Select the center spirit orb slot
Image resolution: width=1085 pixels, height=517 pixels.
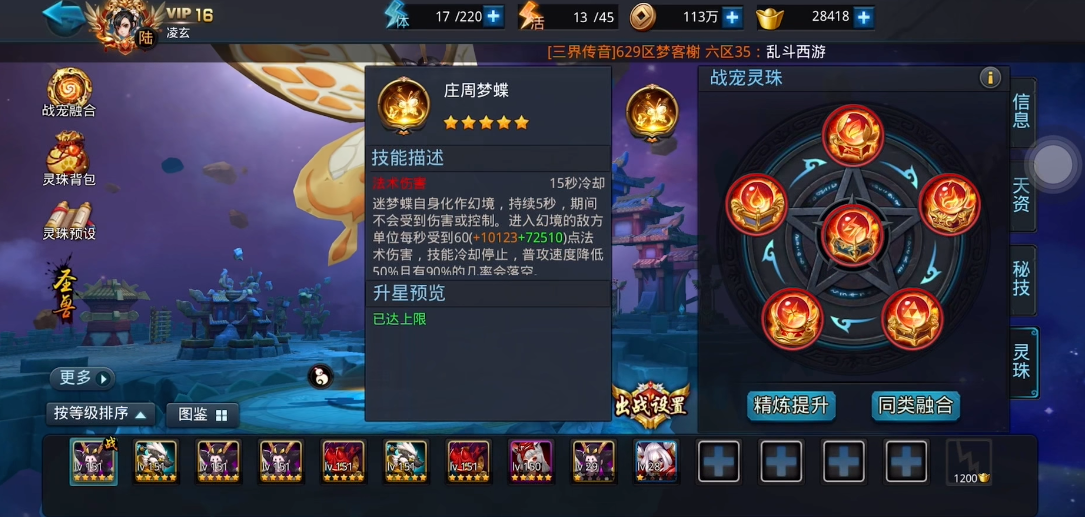[x=852, y=234]
